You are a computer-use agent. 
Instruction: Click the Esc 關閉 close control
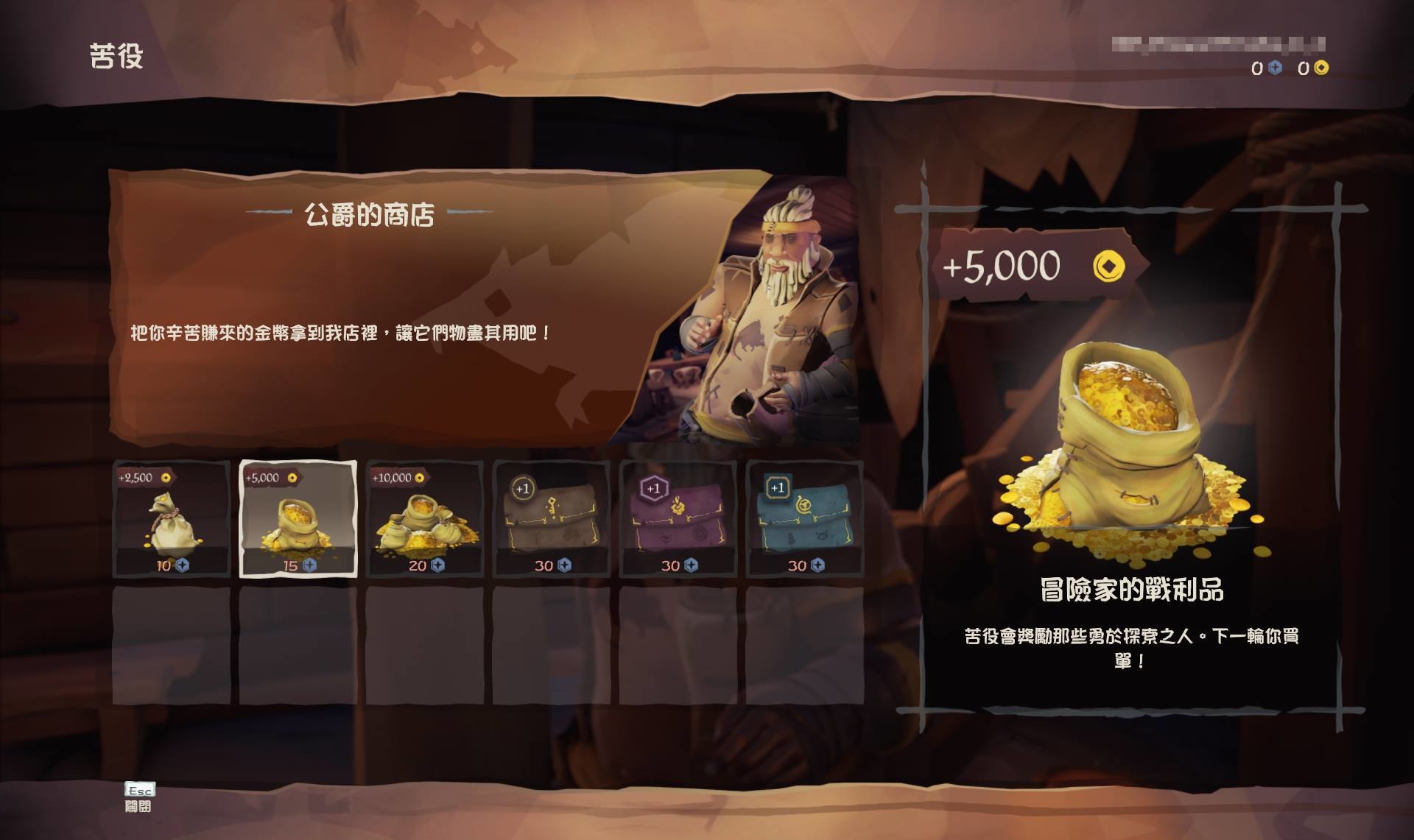tap(138, 799)
